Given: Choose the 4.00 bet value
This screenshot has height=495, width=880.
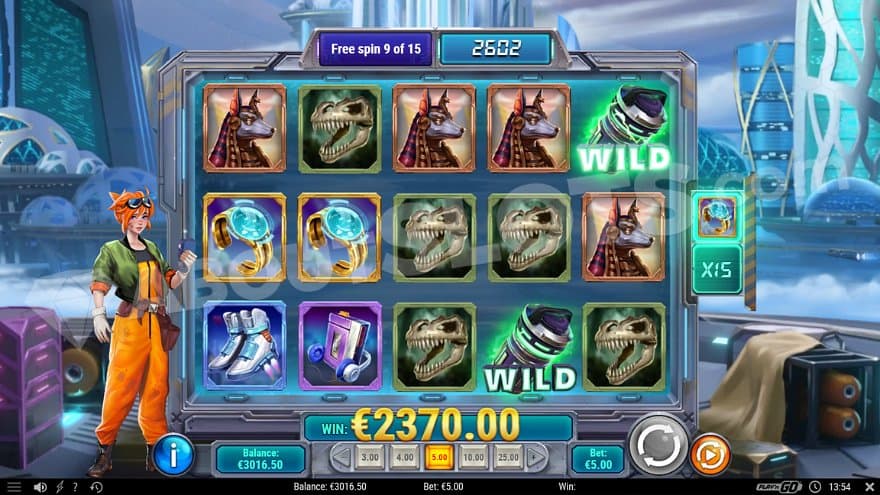Looking at the screenshot, I should click(x=403, y=459).
